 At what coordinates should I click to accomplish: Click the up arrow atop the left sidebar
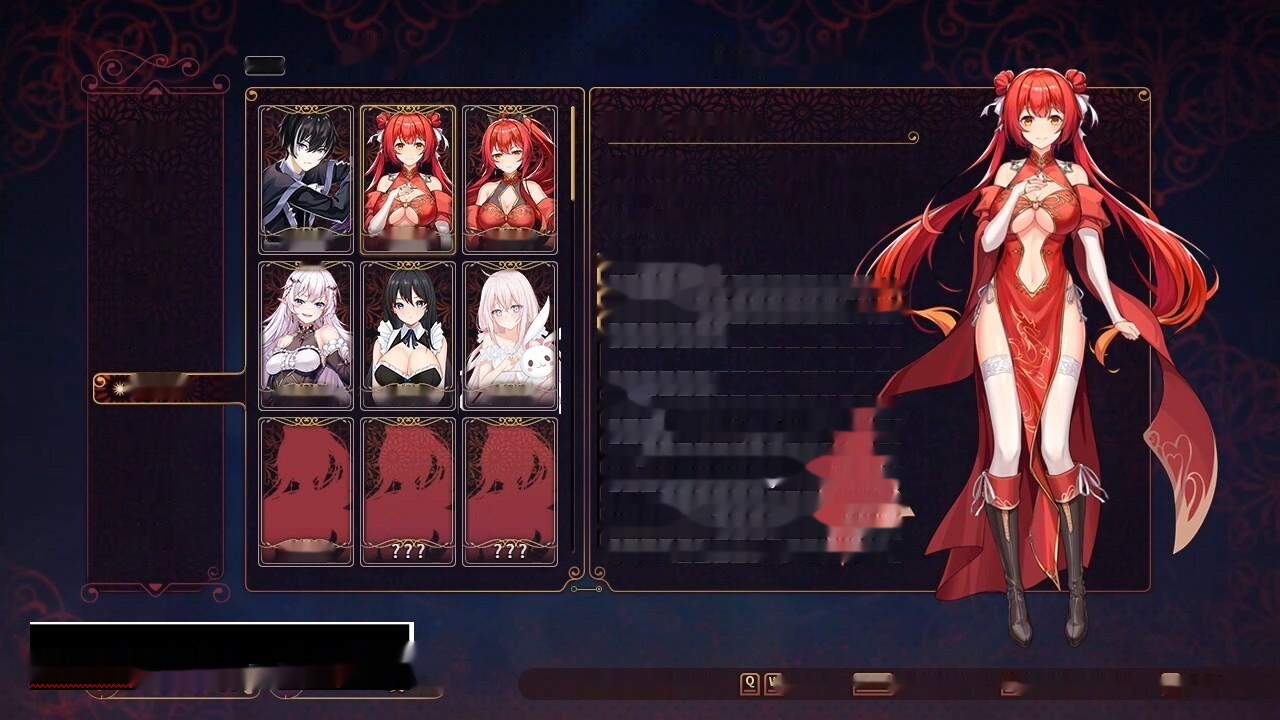(154, 90)
